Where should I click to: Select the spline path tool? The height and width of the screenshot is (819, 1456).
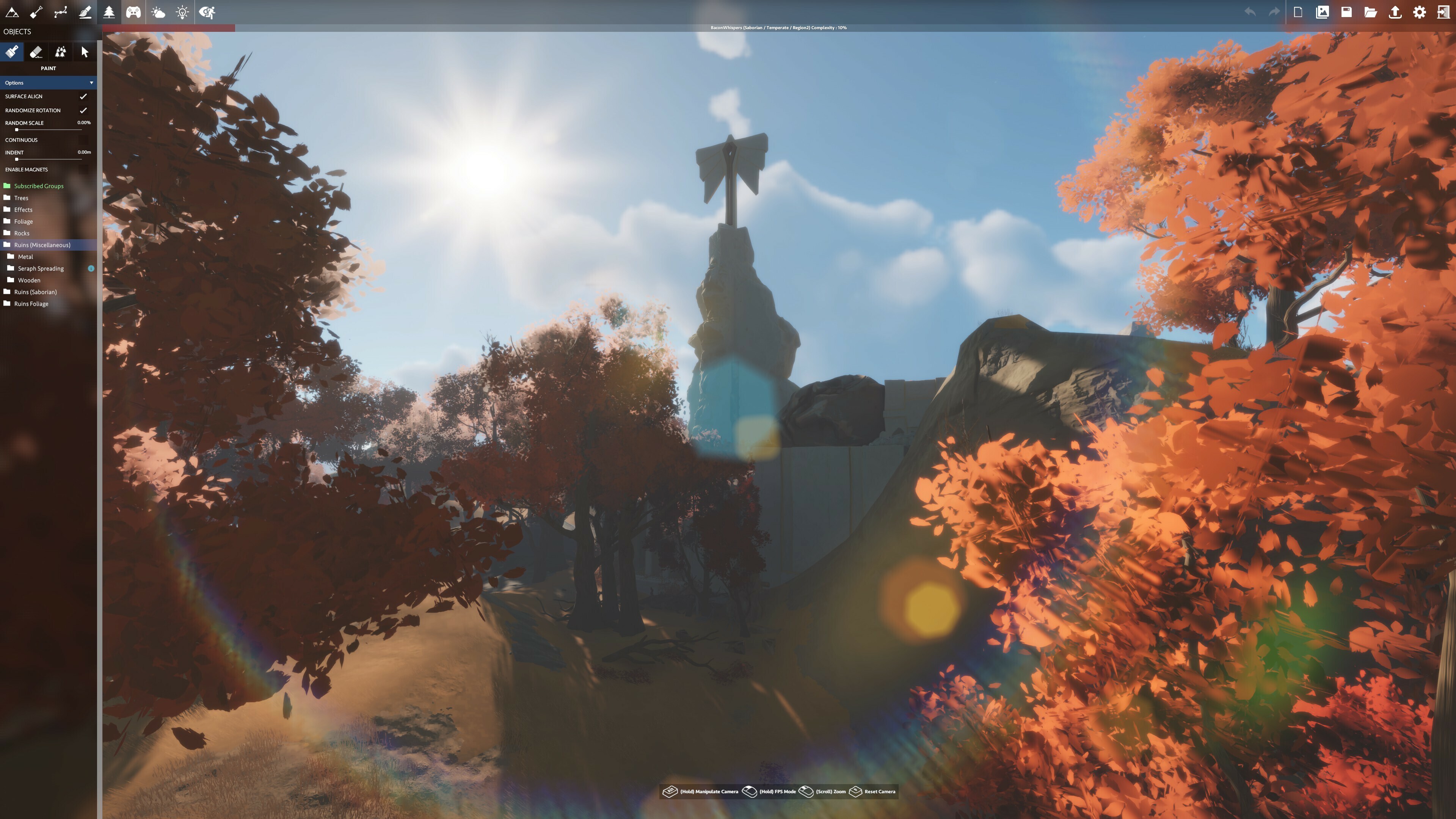(61, 11)
